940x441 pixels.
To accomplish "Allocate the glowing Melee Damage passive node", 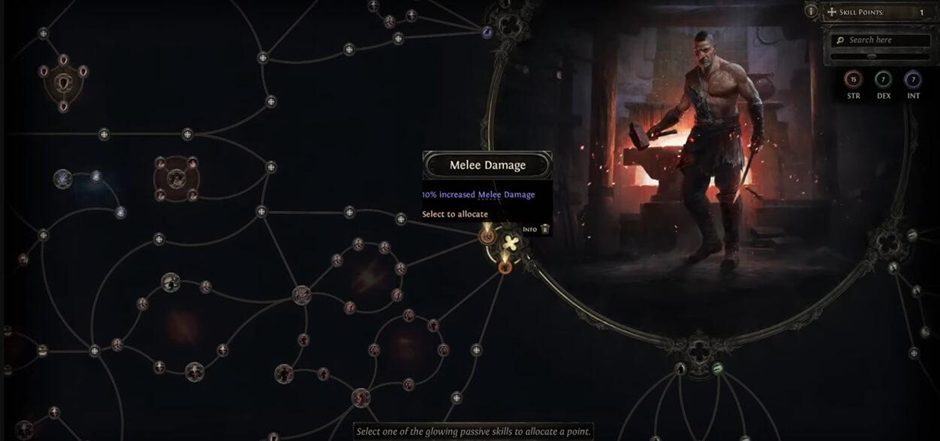I will (488, 237).
